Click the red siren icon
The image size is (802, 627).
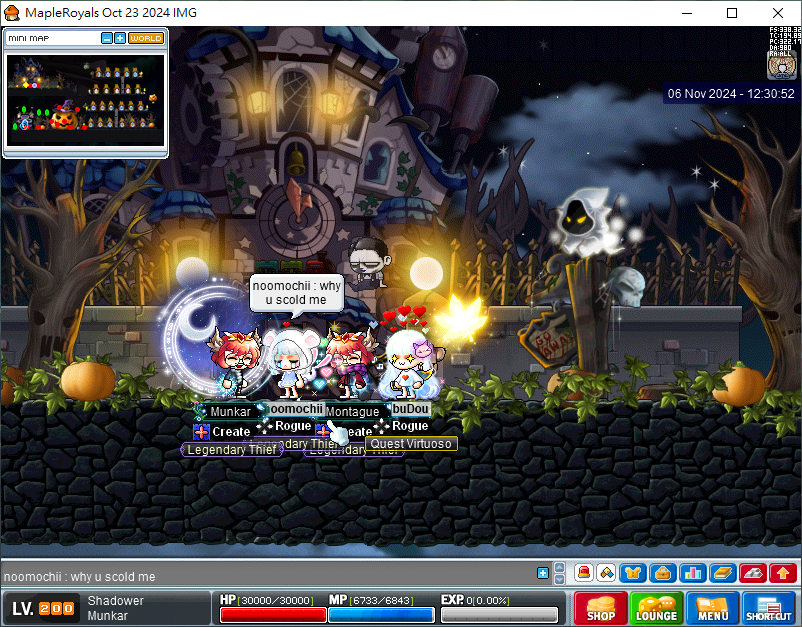tap(583, 573)
